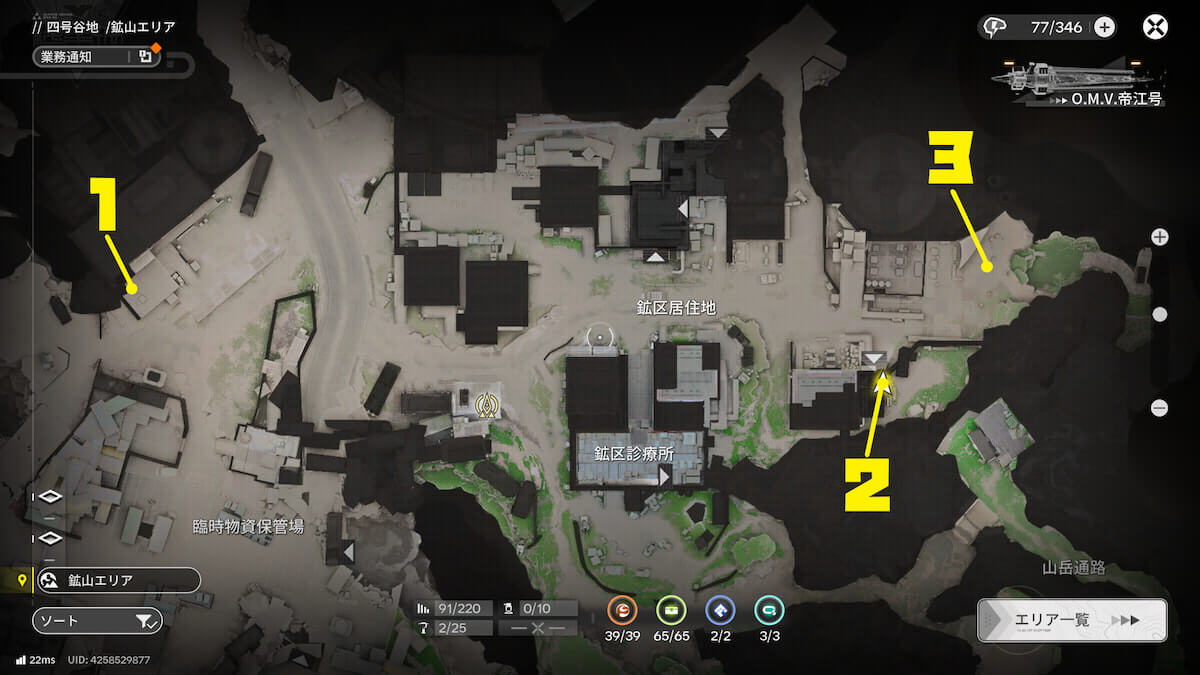Select the 鉱山エリア region entry

point(118,581)
